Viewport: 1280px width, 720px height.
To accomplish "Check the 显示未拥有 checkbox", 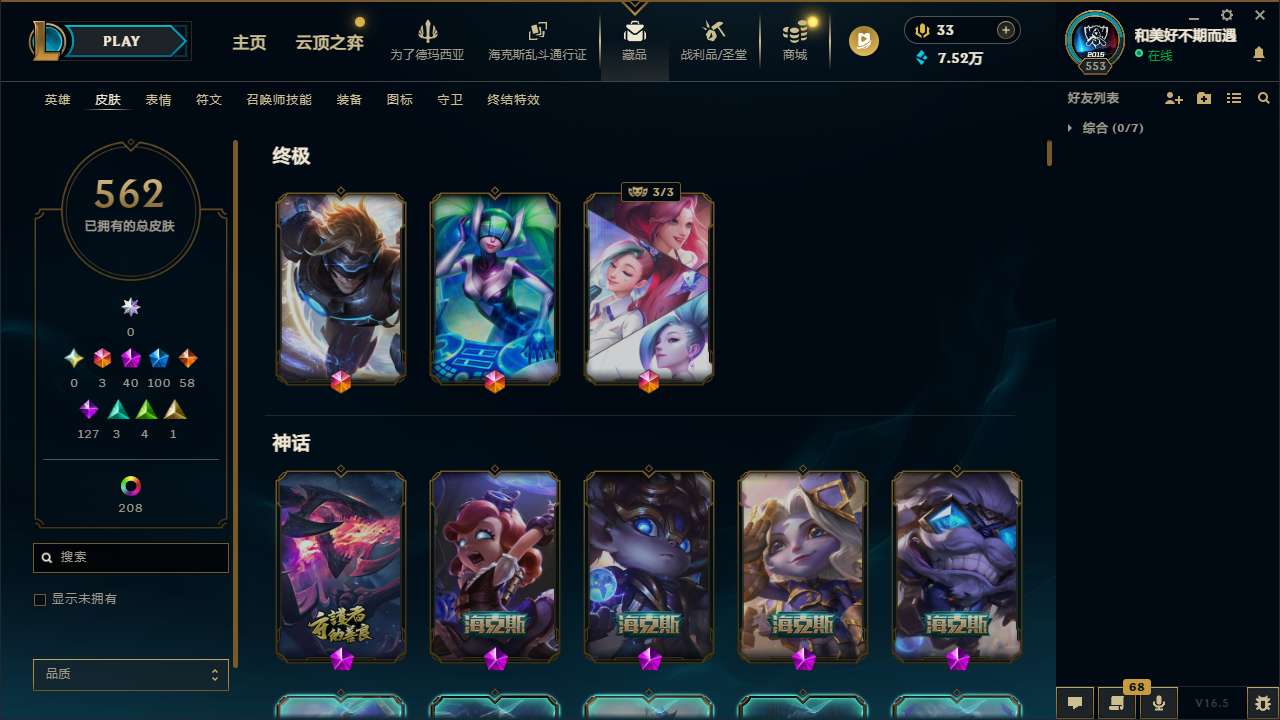I will pos(40,599).
